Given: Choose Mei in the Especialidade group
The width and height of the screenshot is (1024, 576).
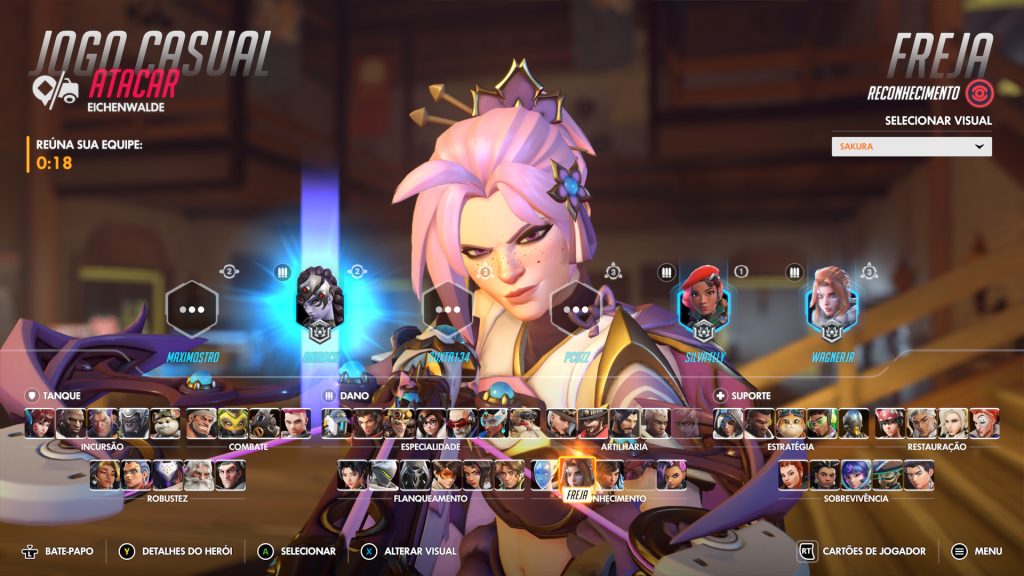Looking at the screenshot, I should pos(431,424).
